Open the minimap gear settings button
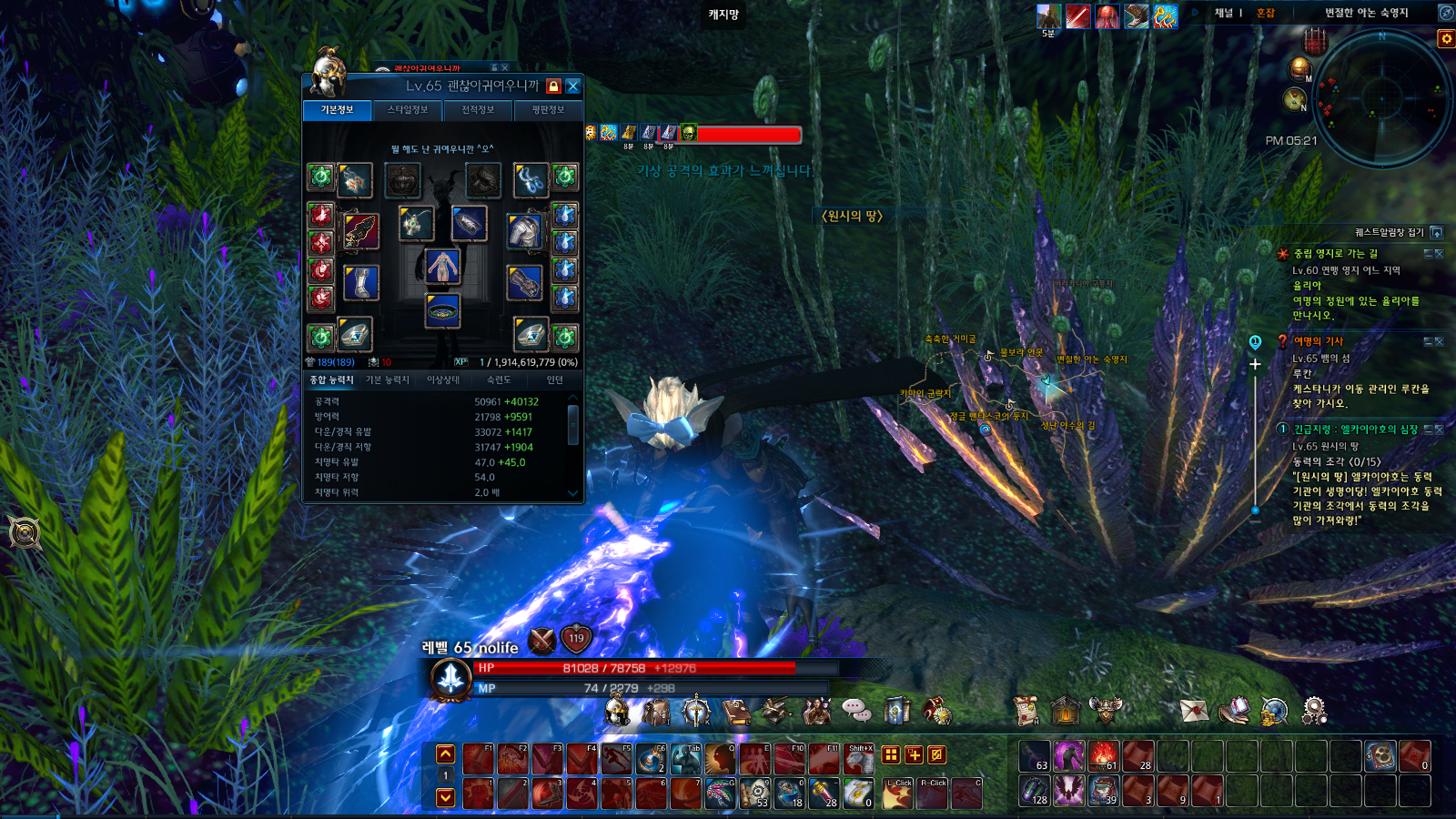 (1445, 38)
